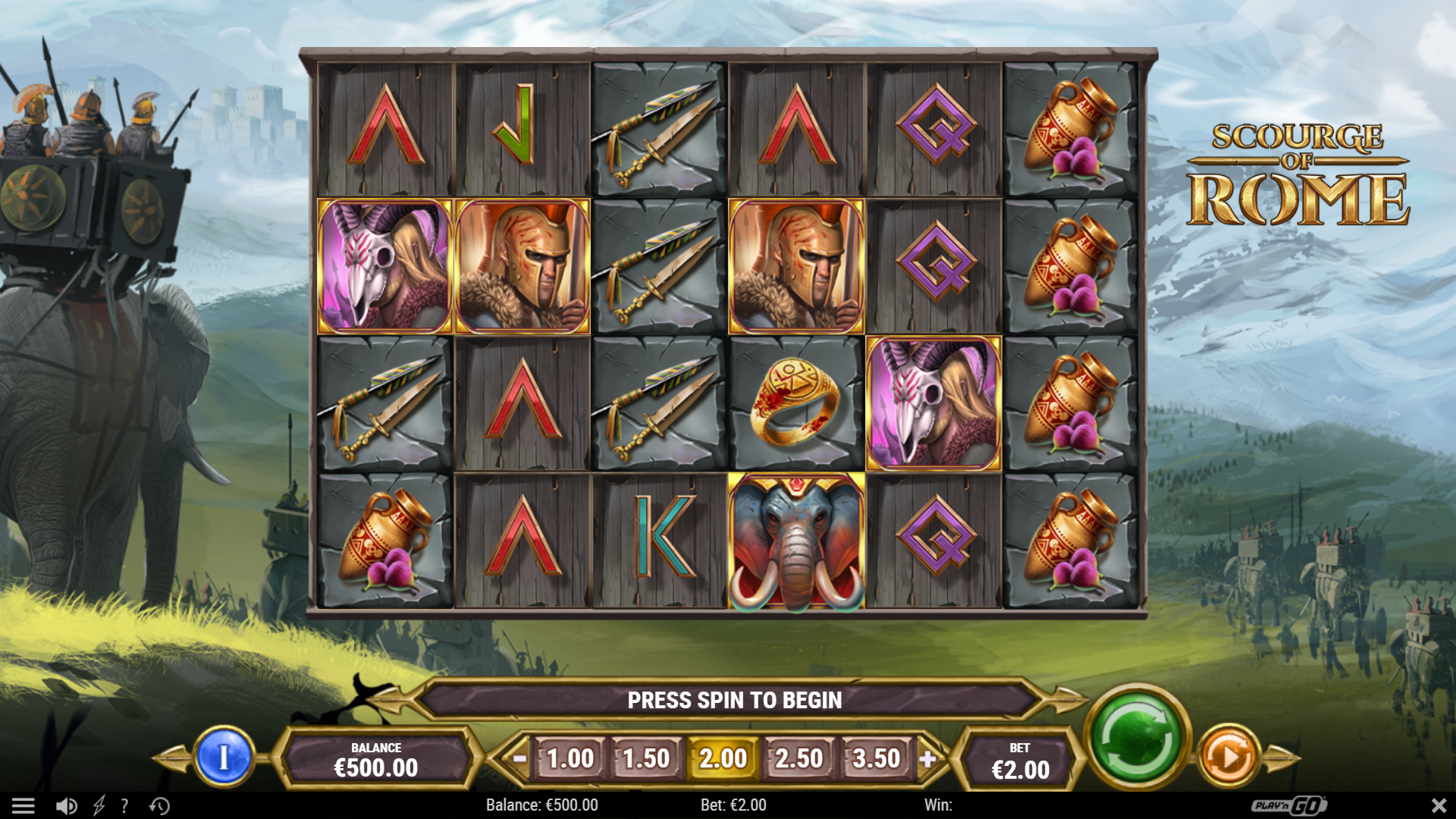View game history using the clock icon
The width and height of the screenshot is (1456, 819).
159,805
